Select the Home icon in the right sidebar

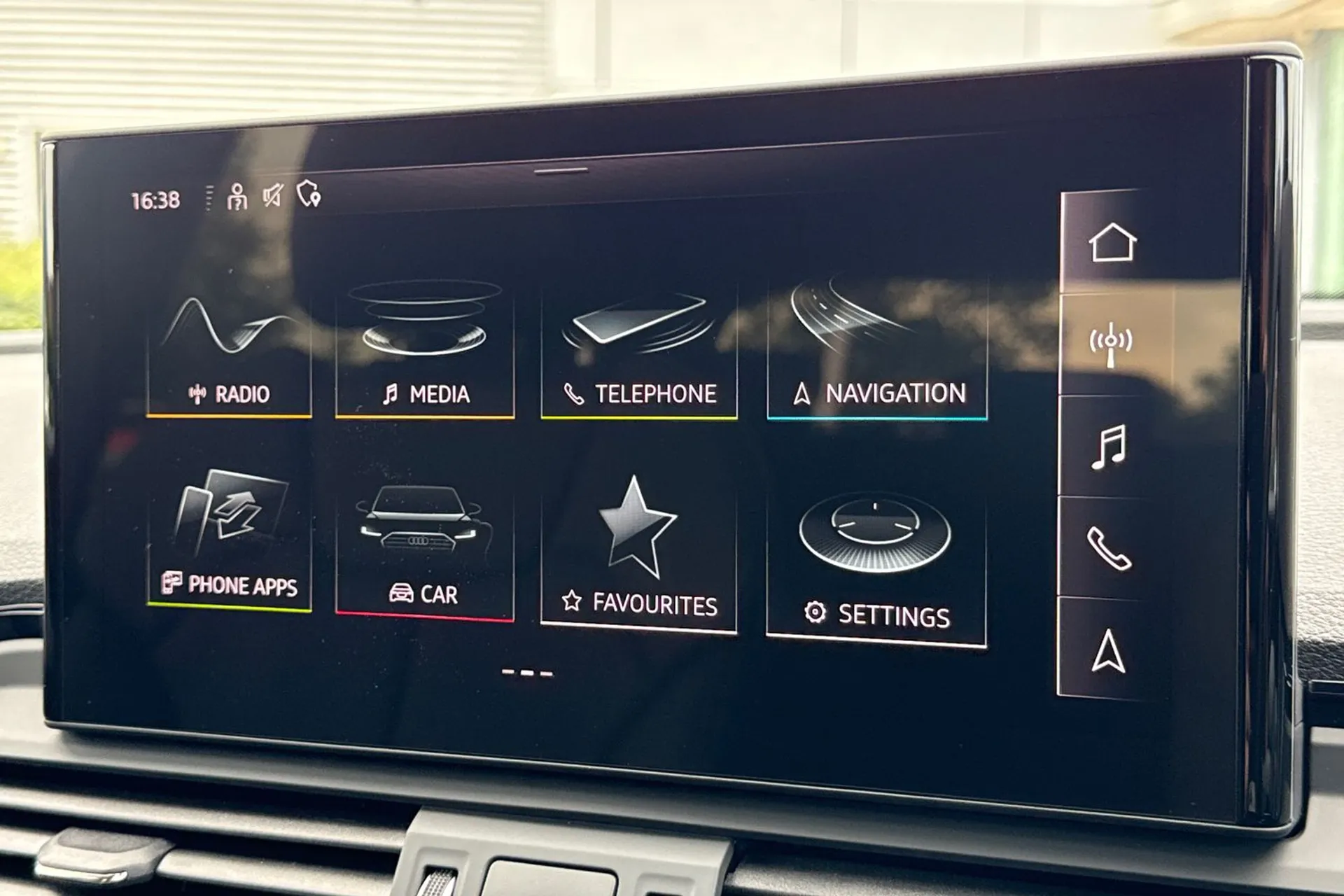pyautogui.click(x=1115, y=241)
